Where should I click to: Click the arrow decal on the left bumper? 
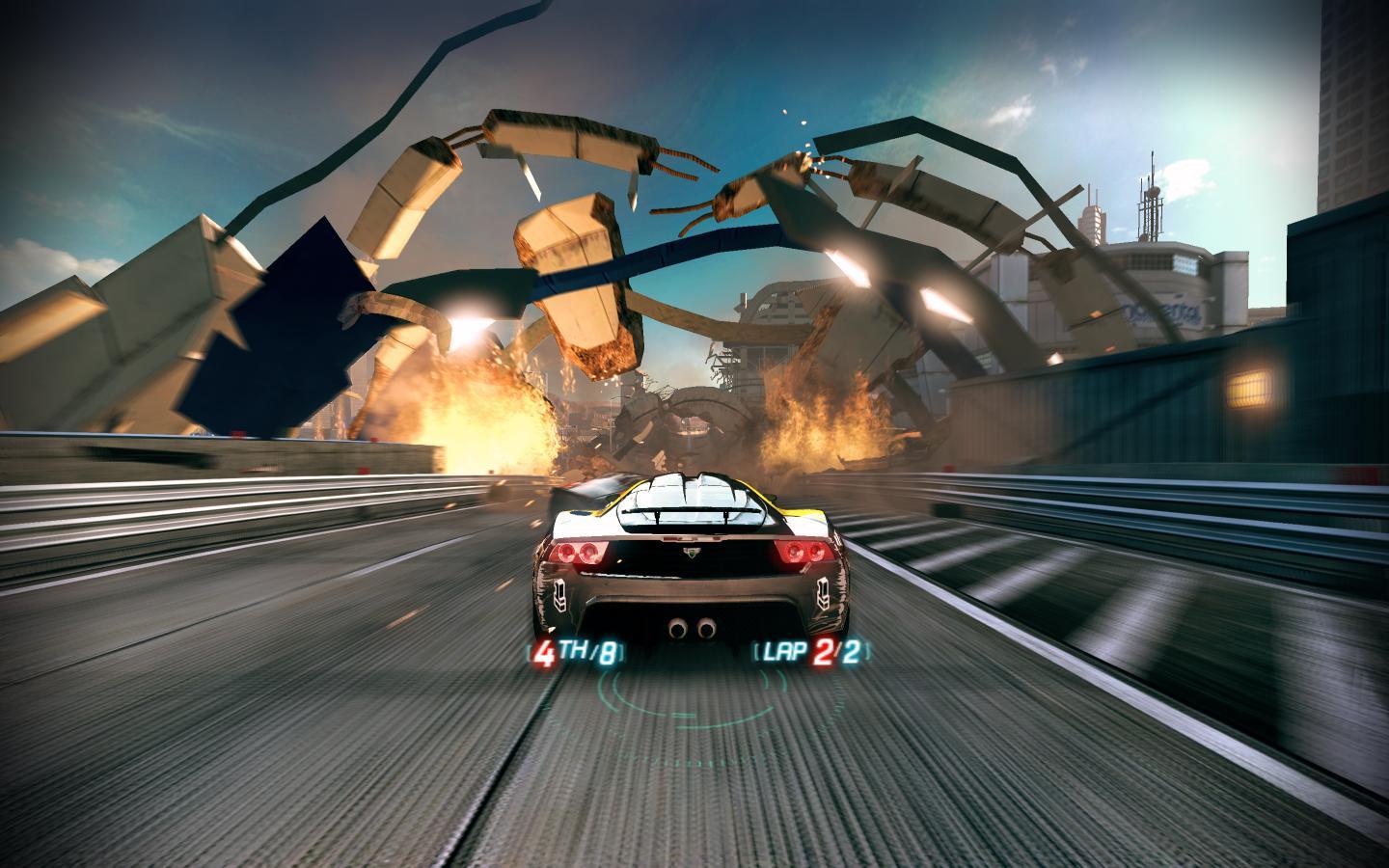point(561,594)
